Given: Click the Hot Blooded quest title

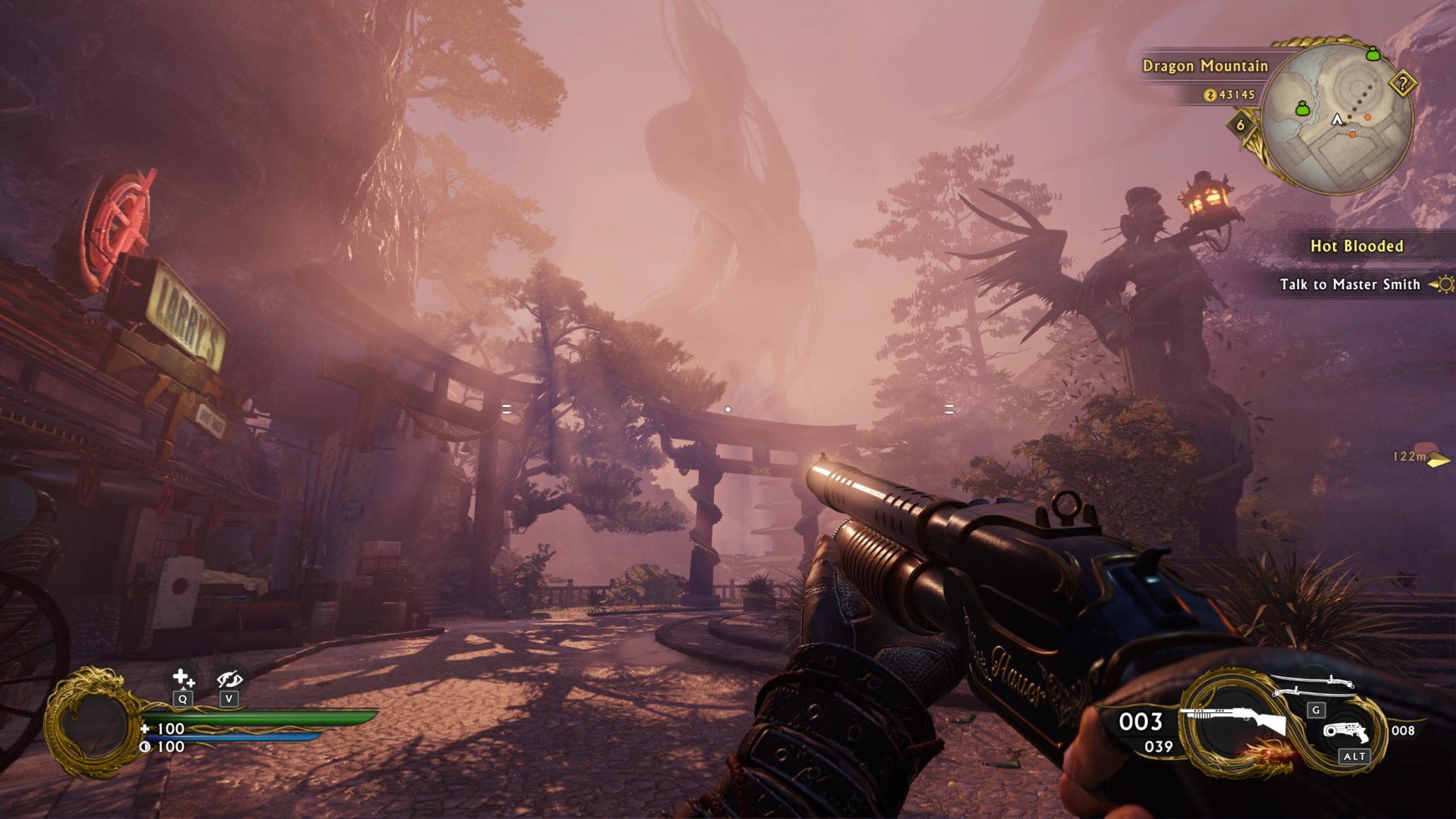Looking at the screenshot, I should click(x=1356, y=246).
